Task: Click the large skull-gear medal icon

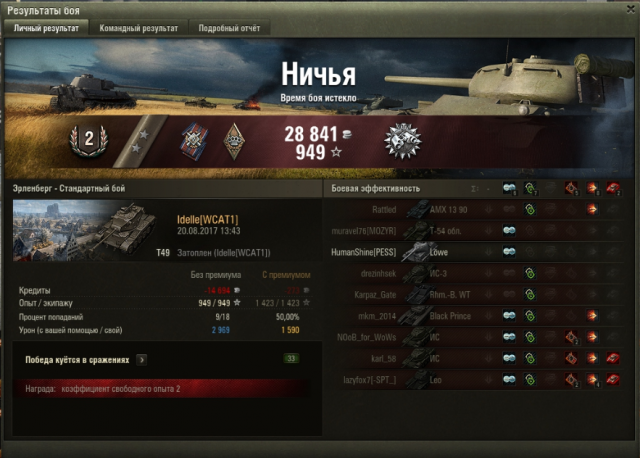Action: (401, 141)
